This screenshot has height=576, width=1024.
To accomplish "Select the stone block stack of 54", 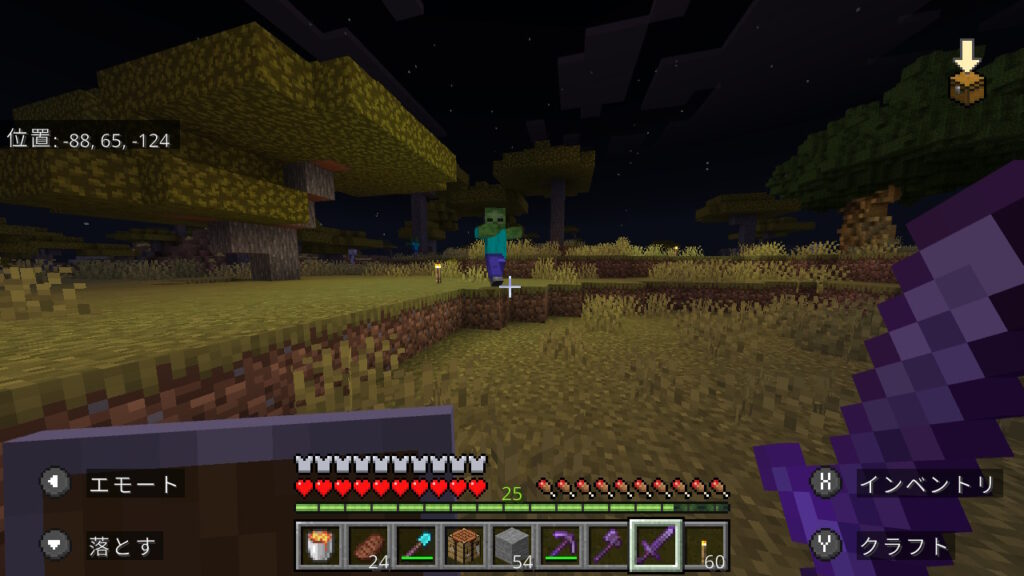I will [511, 545].
